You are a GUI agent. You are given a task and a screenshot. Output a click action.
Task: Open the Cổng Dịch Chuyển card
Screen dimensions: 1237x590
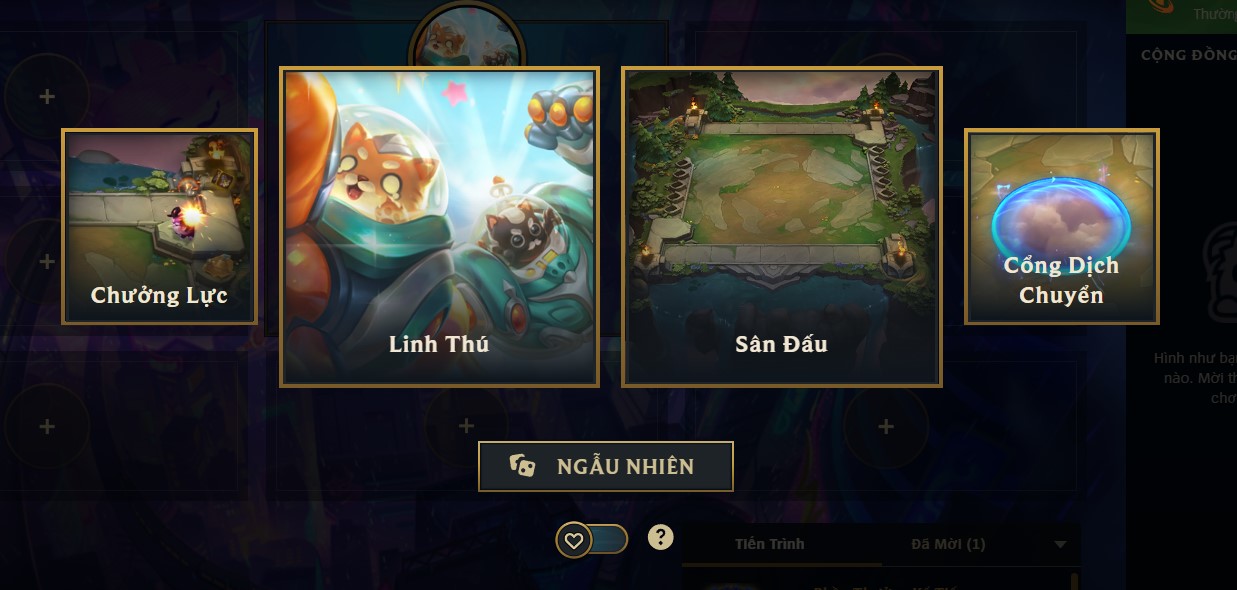pyautogui.click(x=1061, y=227)
